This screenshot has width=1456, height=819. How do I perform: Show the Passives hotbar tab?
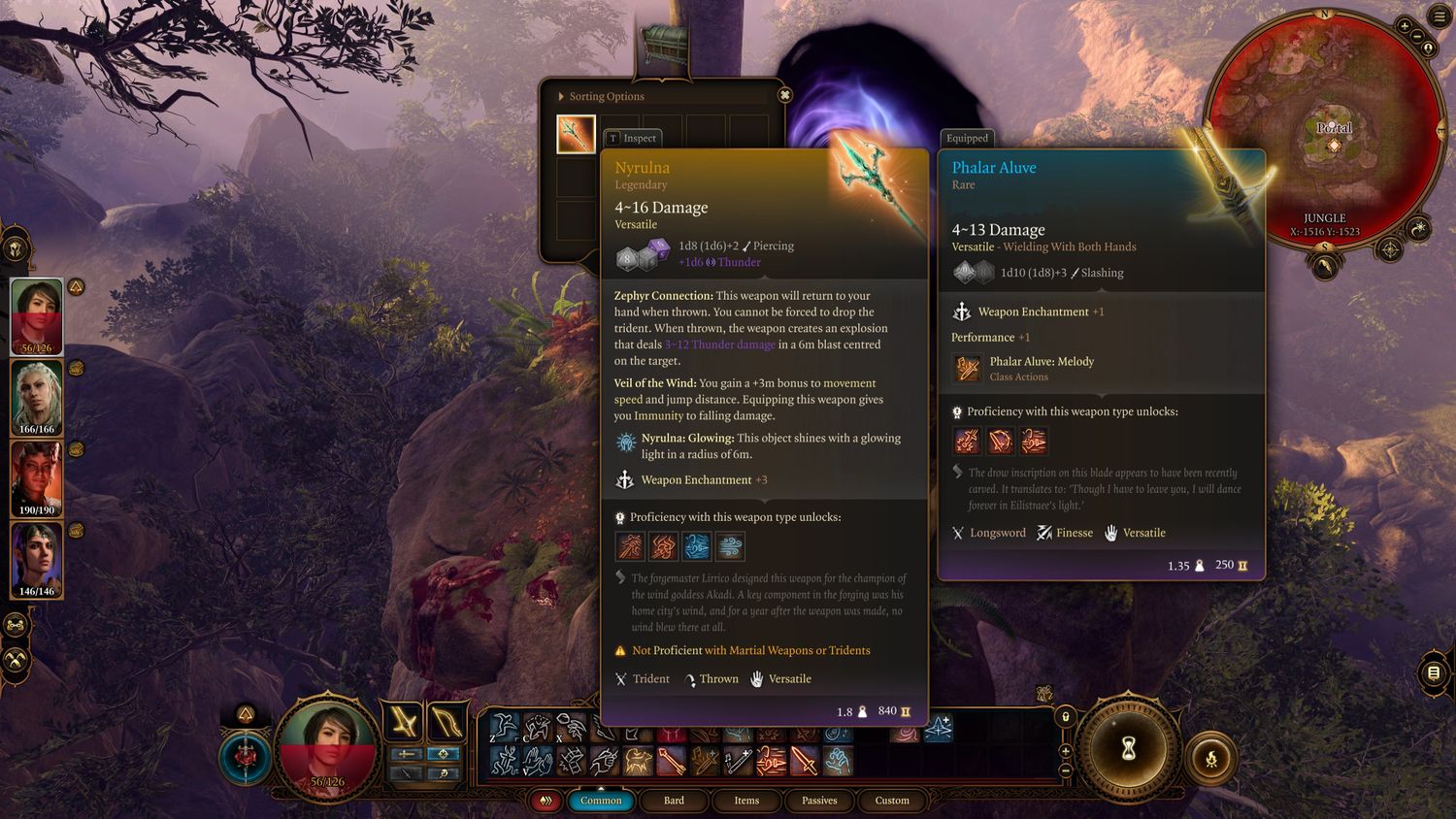point(819,801)
